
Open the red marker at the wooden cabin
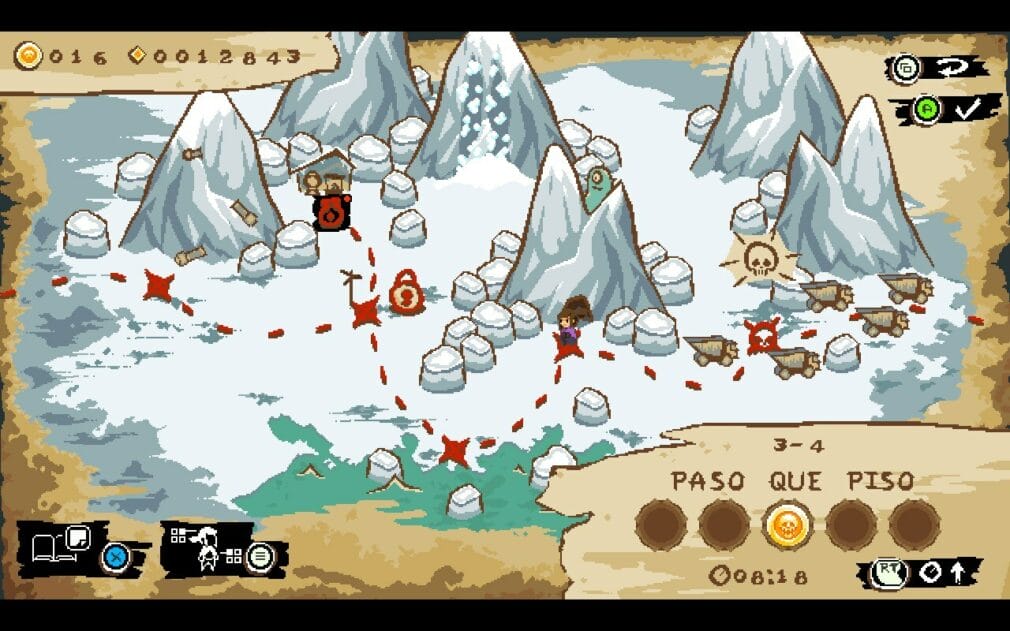tap(331, 212)
